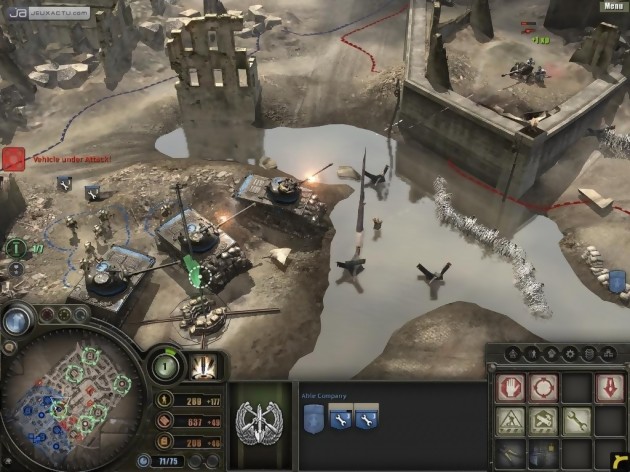
Task: Open the construction sign build menu
Action: click(x=511, y=420)
